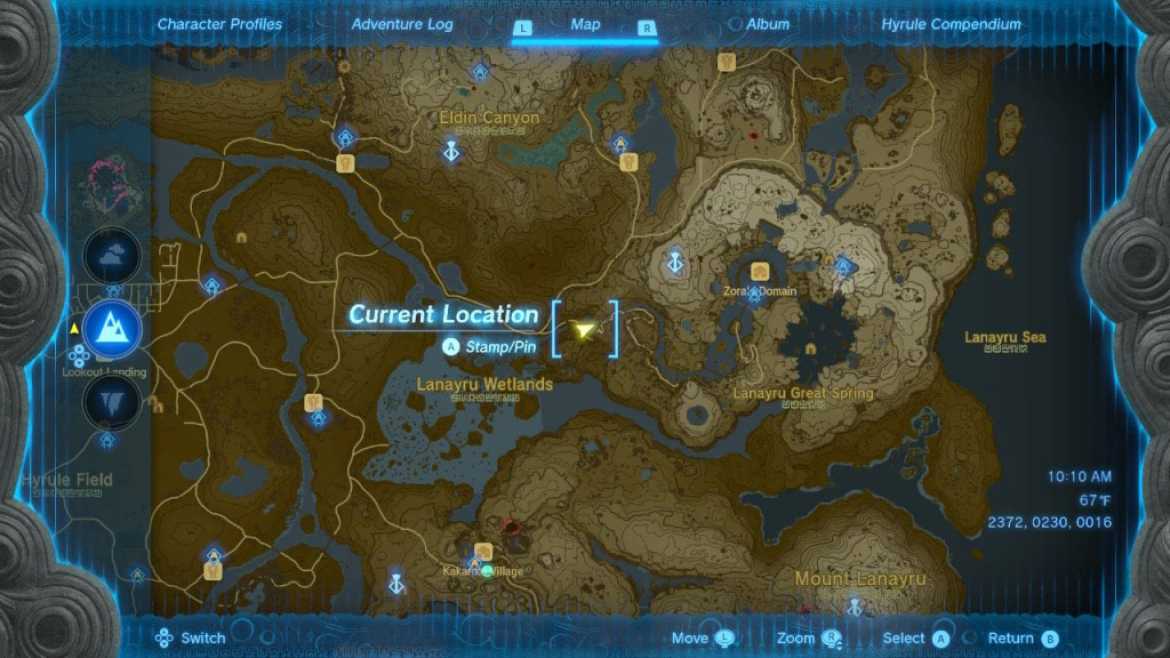The image size is (1170, 658).
Task: Go to the Album tab
Action: pyautogui.click(x=767, y=24)
